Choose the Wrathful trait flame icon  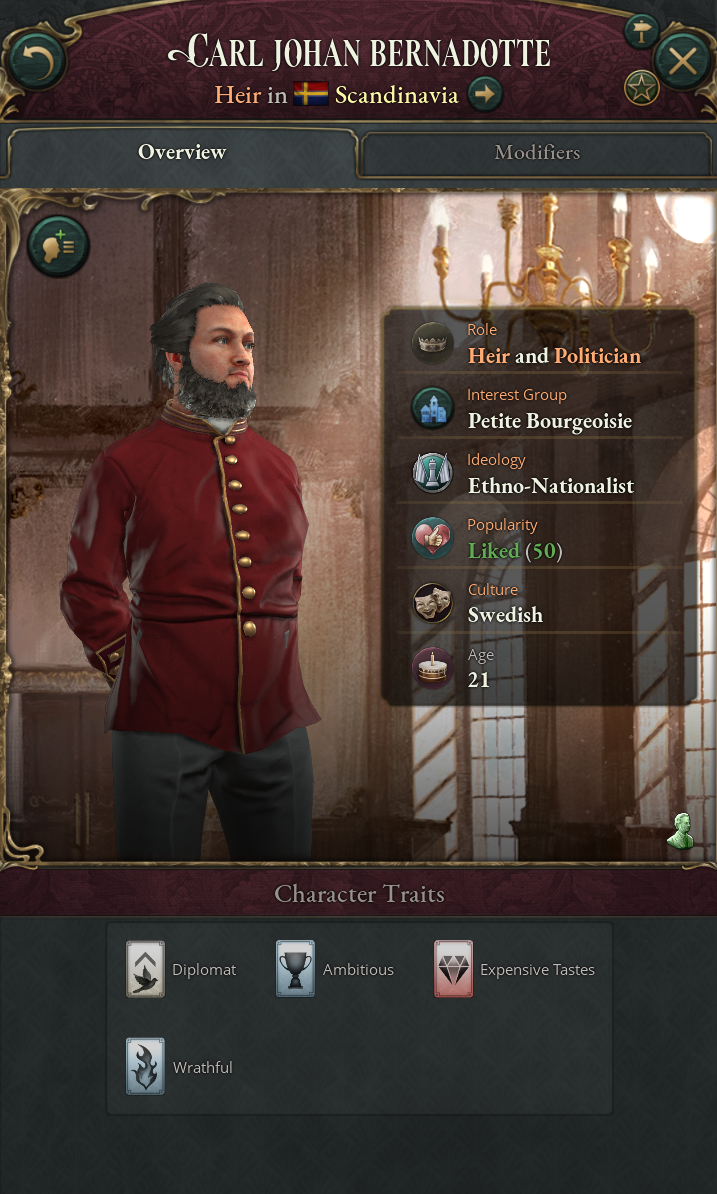coord(145,1067)
